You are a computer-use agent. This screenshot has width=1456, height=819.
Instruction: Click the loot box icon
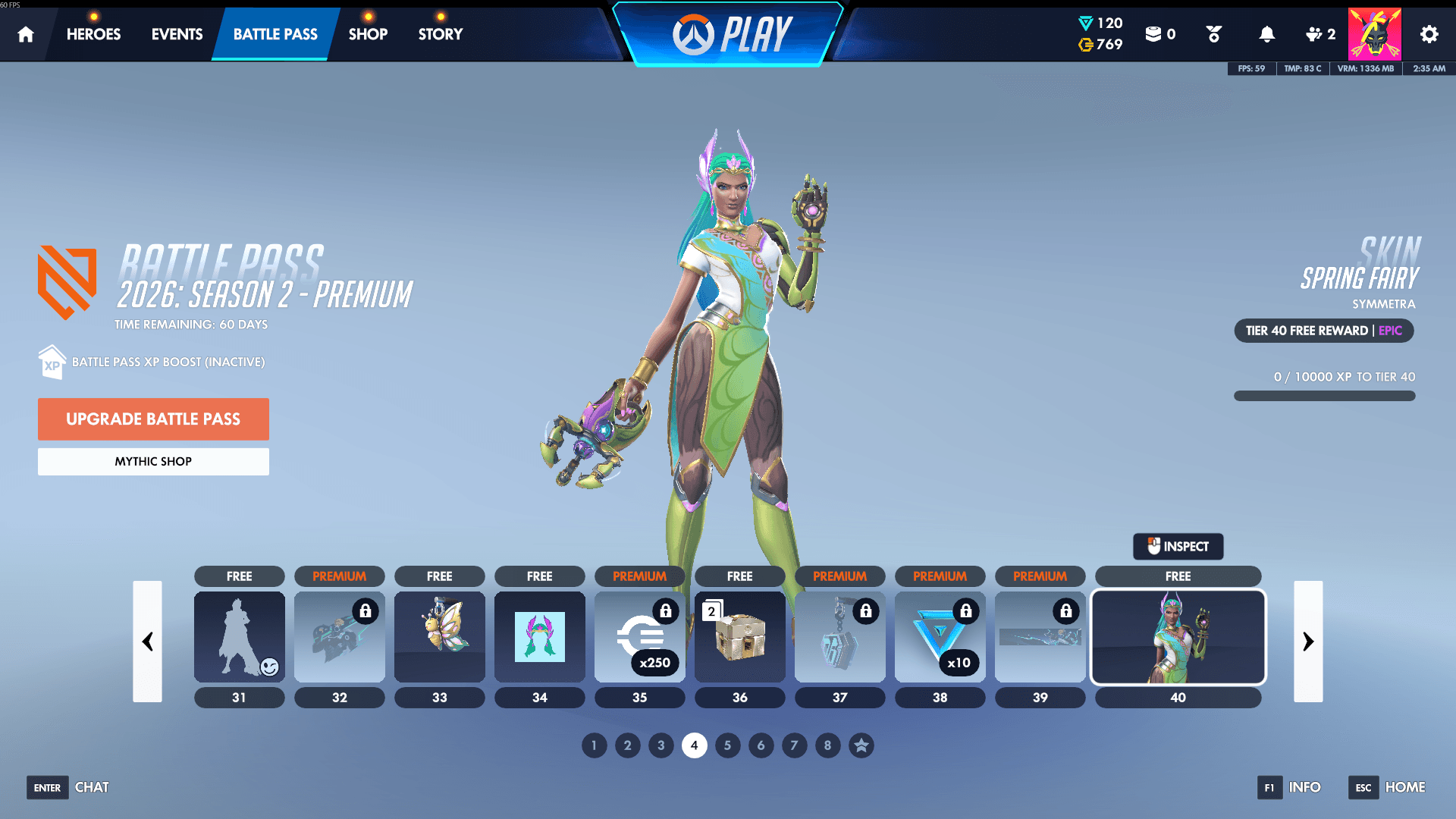click(1154, 33)
